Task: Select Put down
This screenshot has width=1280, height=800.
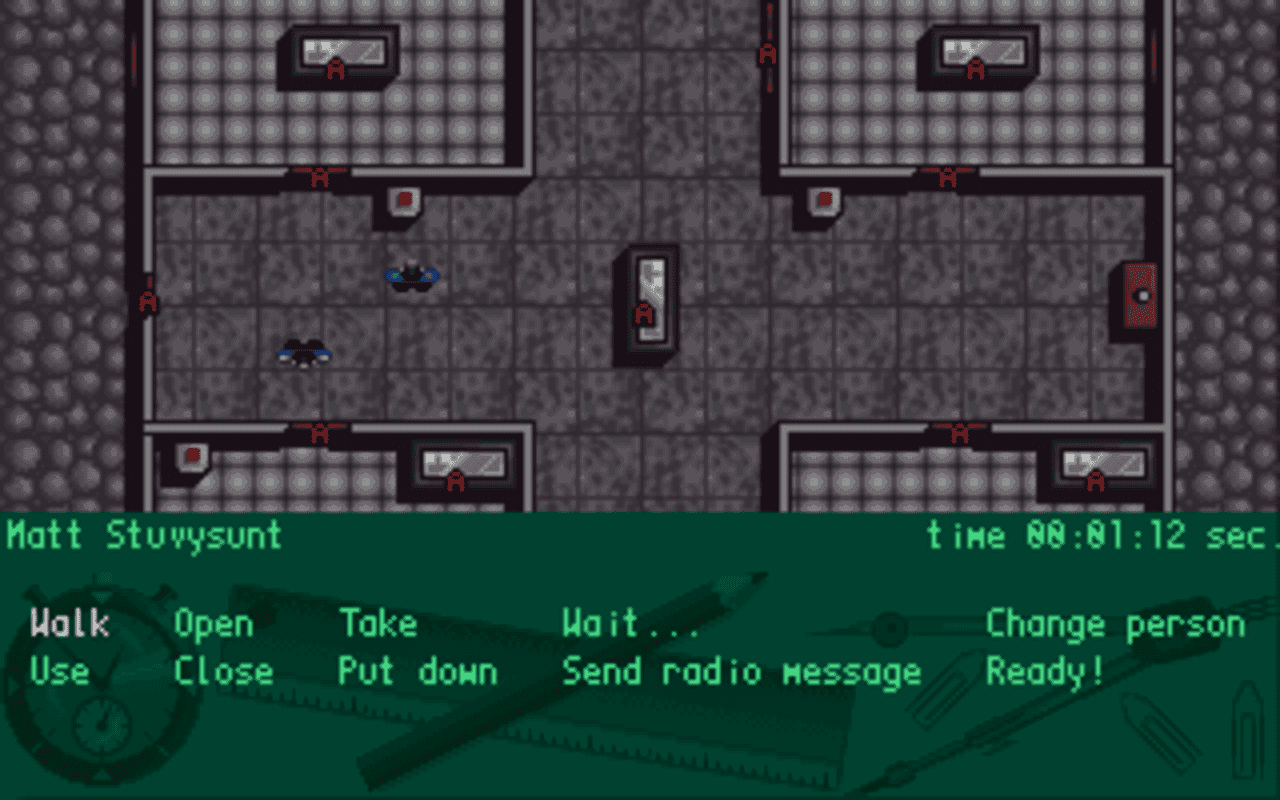Action: [417, 671]
